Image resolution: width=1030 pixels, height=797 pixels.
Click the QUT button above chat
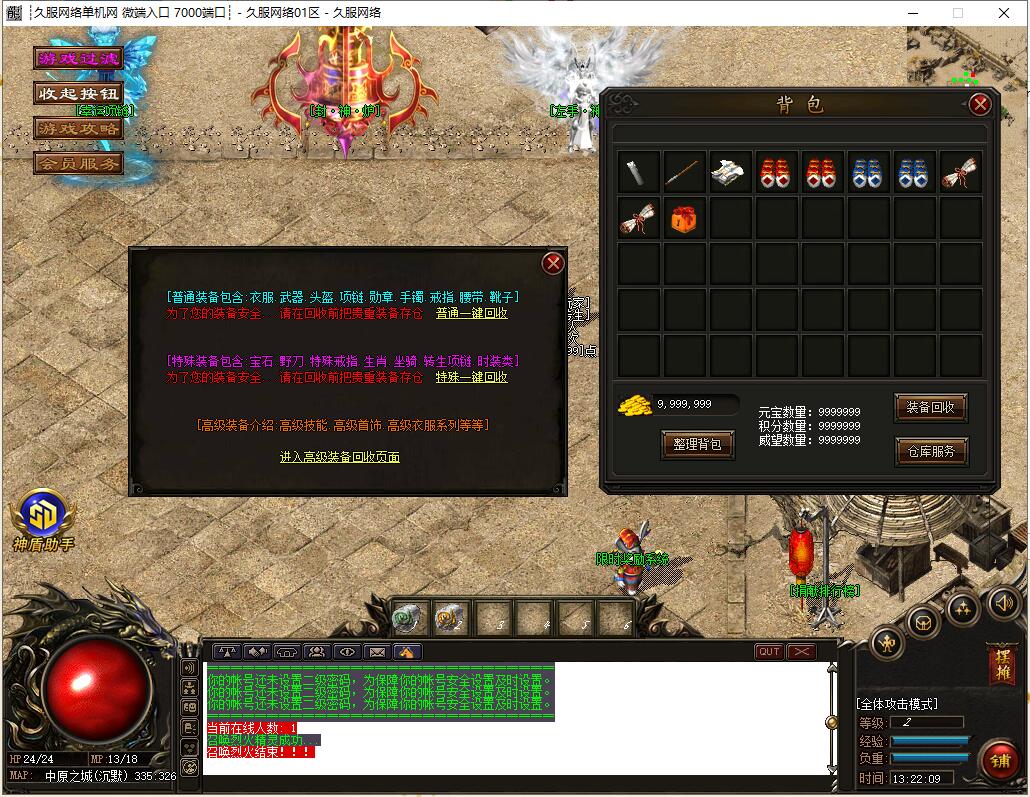tap(769, 652)
